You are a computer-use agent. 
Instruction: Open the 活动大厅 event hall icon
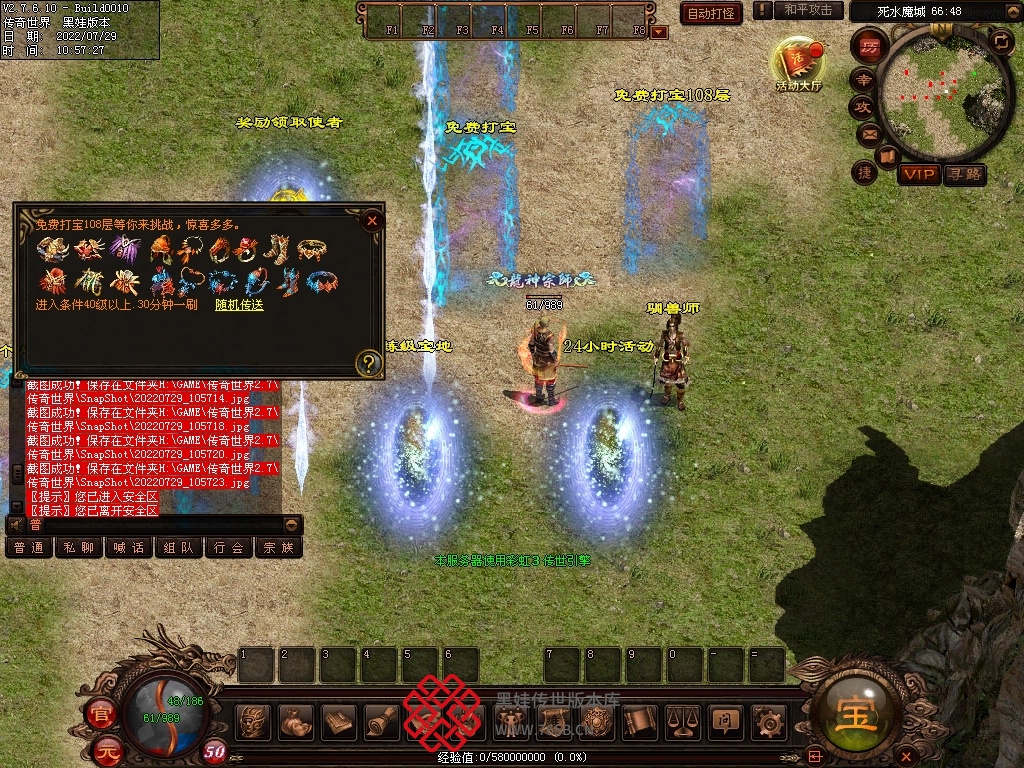coord(797,63)
